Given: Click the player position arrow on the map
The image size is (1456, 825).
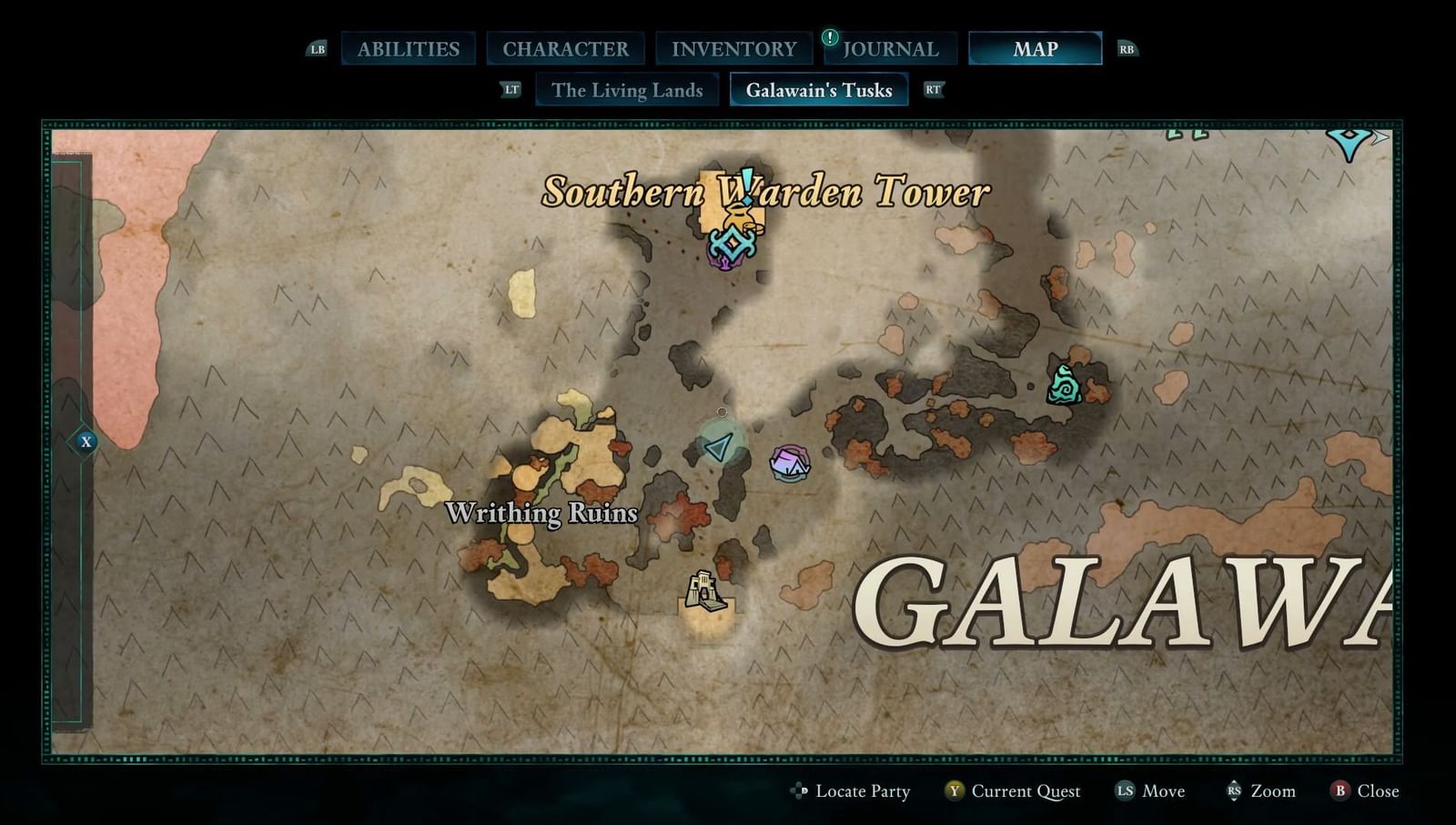Looking at the screenshot, I should pyautogui.click(x=720, y=446).
